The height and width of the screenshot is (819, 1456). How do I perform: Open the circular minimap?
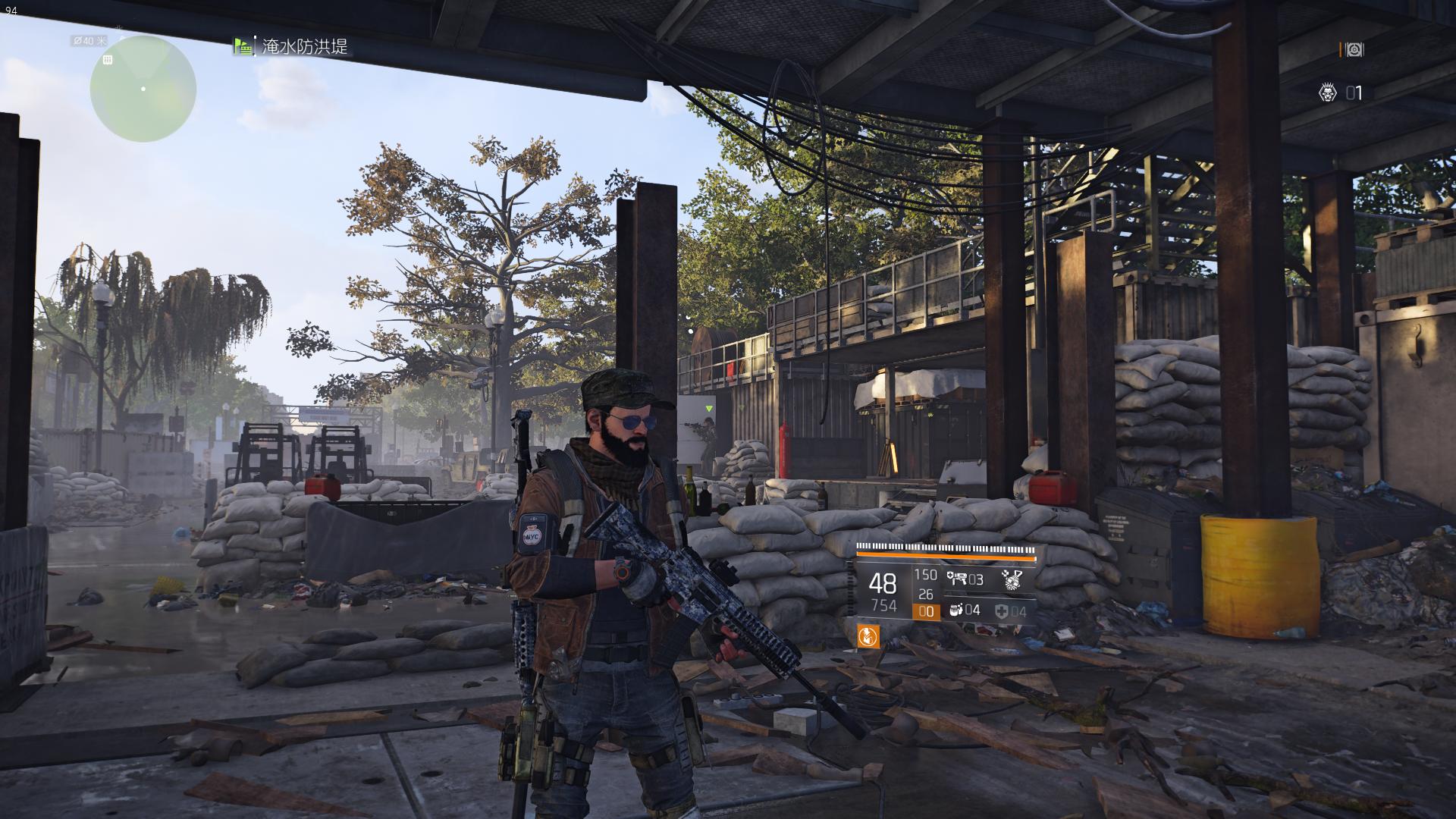tap(143, 89)
